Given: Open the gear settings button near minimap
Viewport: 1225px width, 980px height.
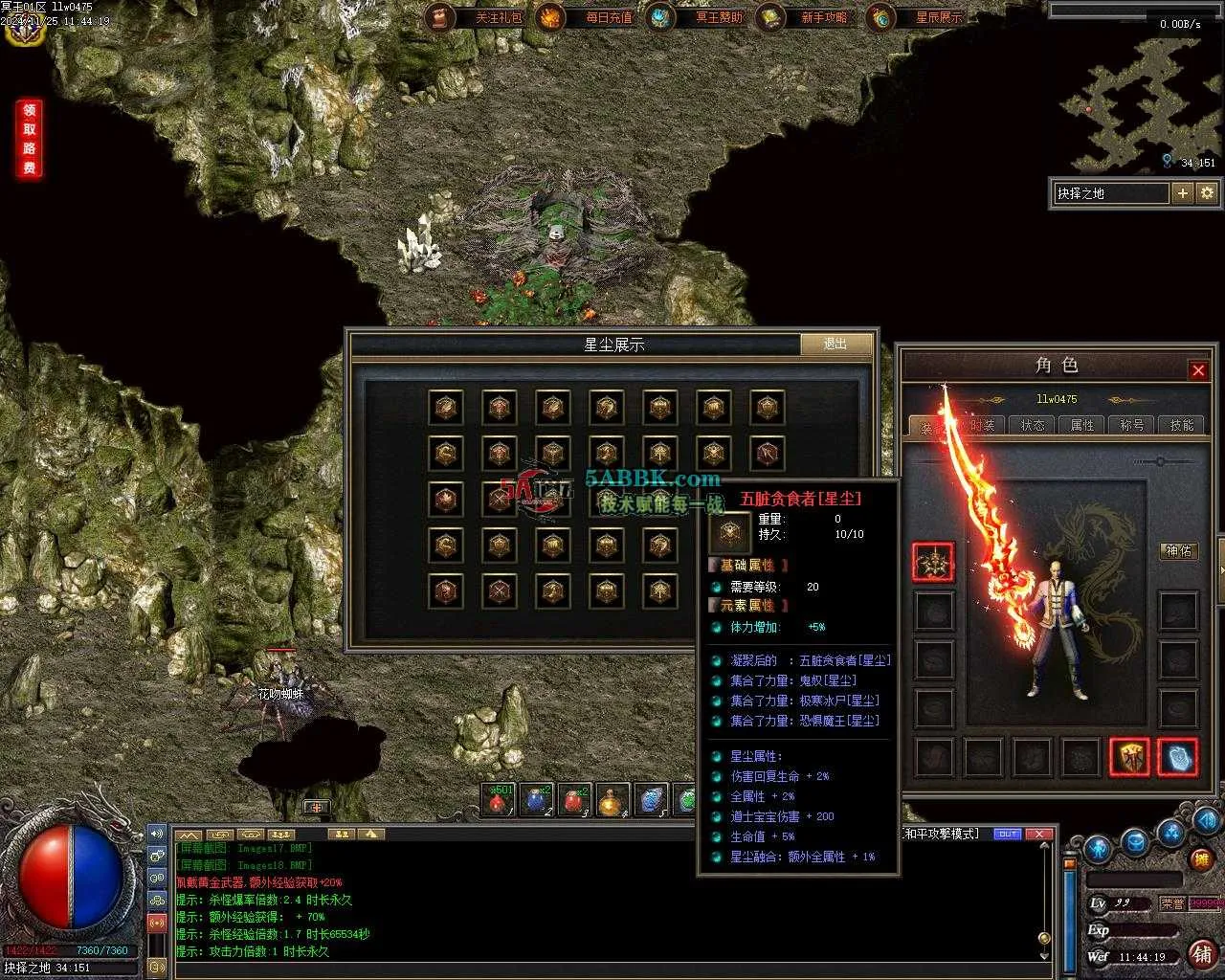Looking at the screenshot, I should [x=1207, y=193].
